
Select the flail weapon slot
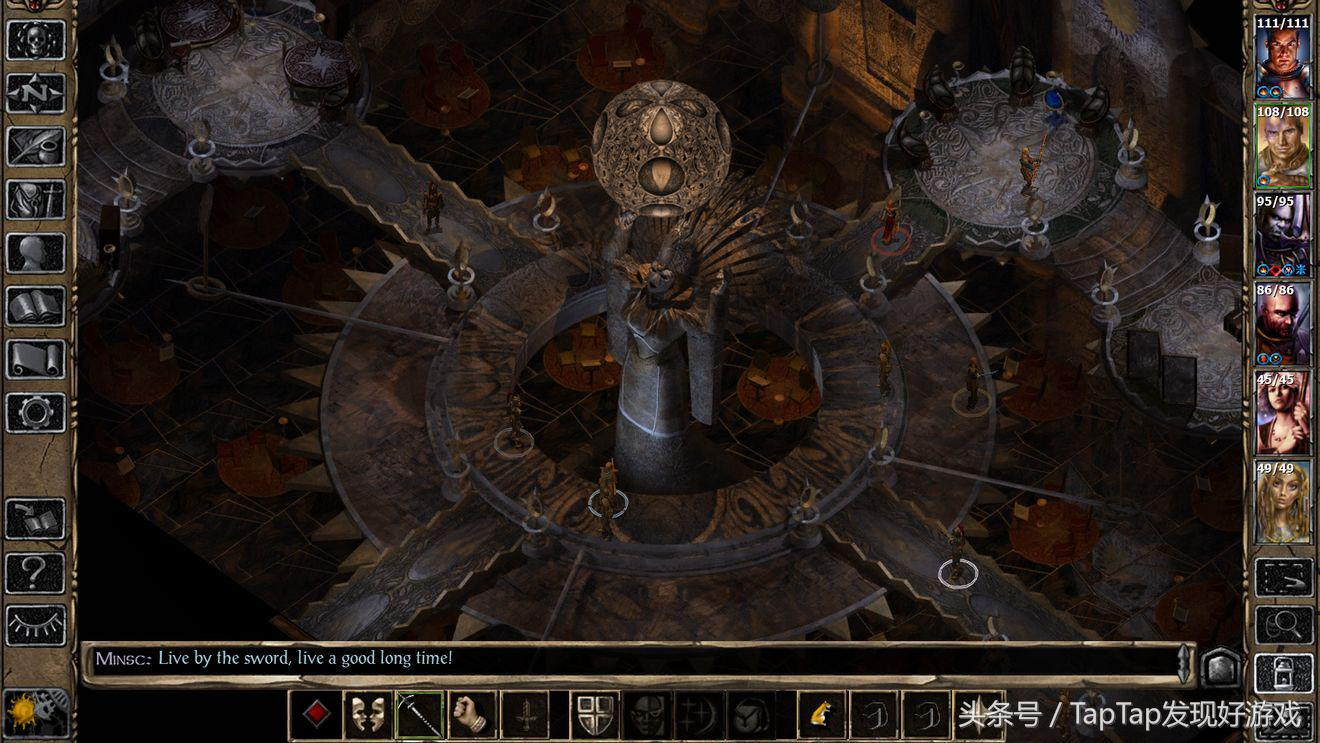point(420,714)
